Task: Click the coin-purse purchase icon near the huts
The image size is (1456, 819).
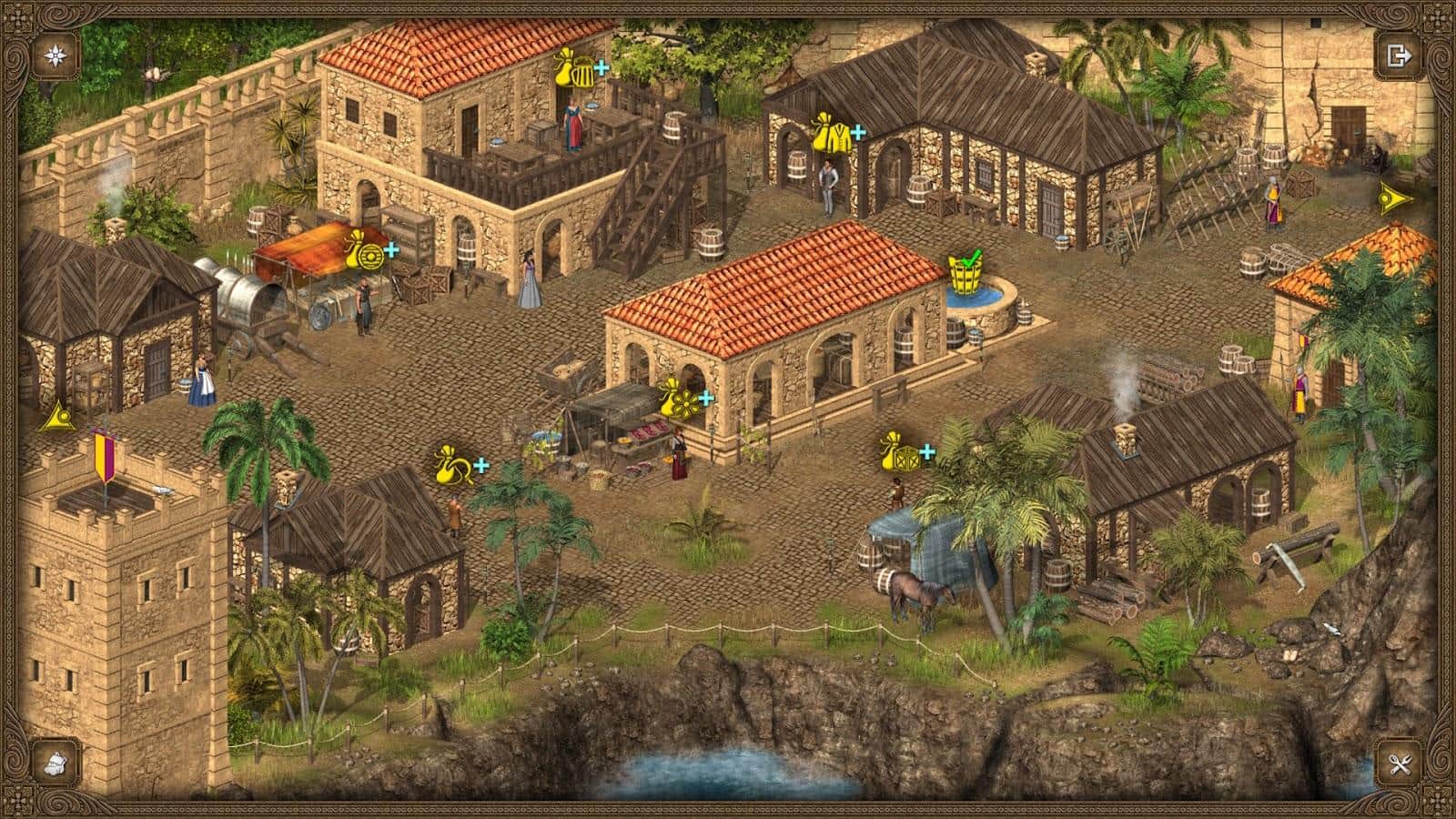Action: [452, 462]
